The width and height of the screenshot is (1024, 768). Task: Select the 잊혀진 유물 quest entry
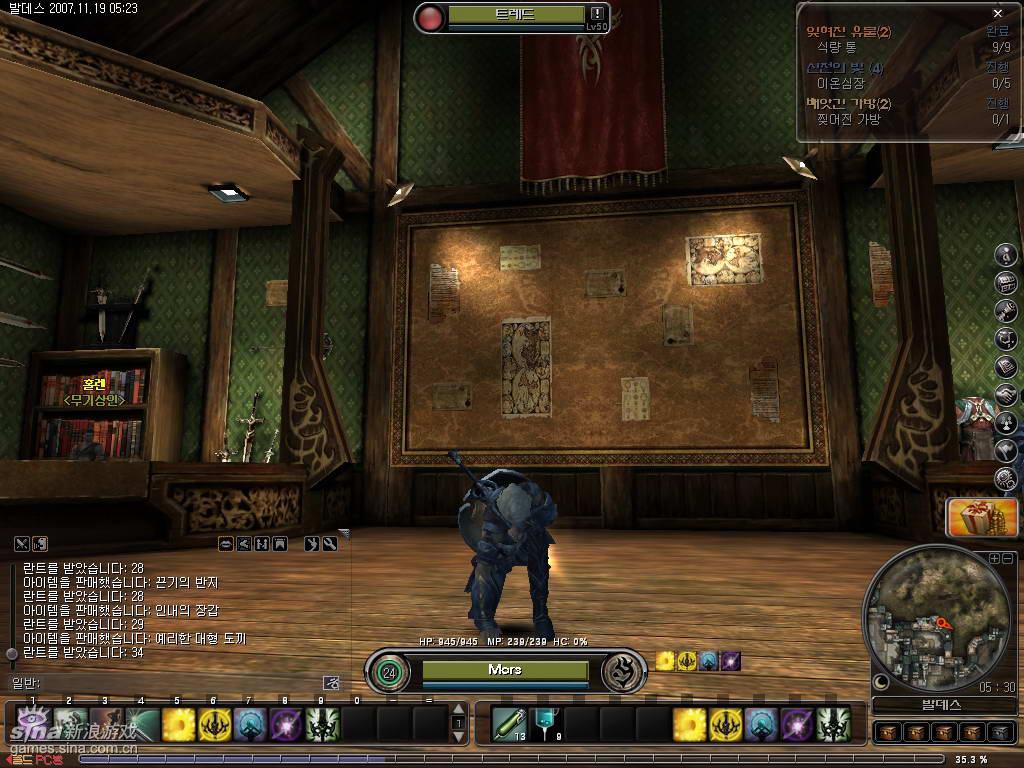click(x=848, y=32)
